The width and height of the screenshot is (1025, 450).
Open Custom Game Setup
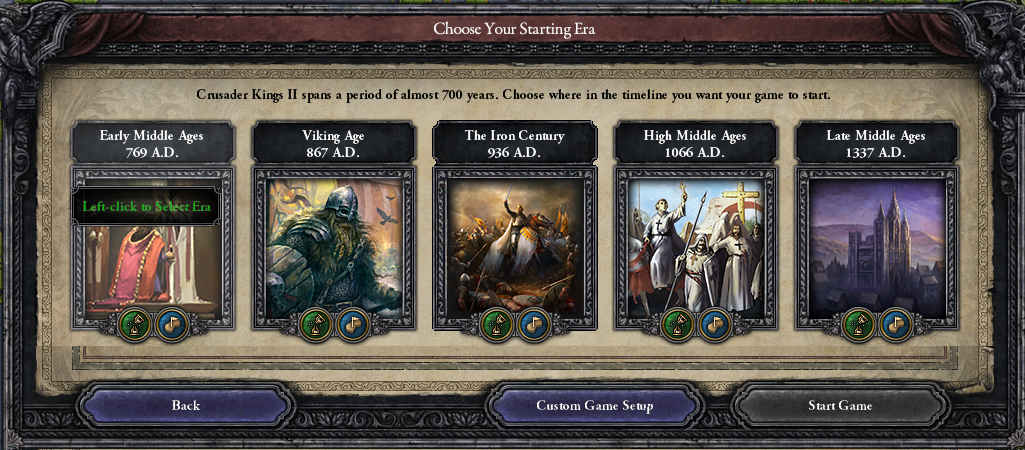pos(595,406)
